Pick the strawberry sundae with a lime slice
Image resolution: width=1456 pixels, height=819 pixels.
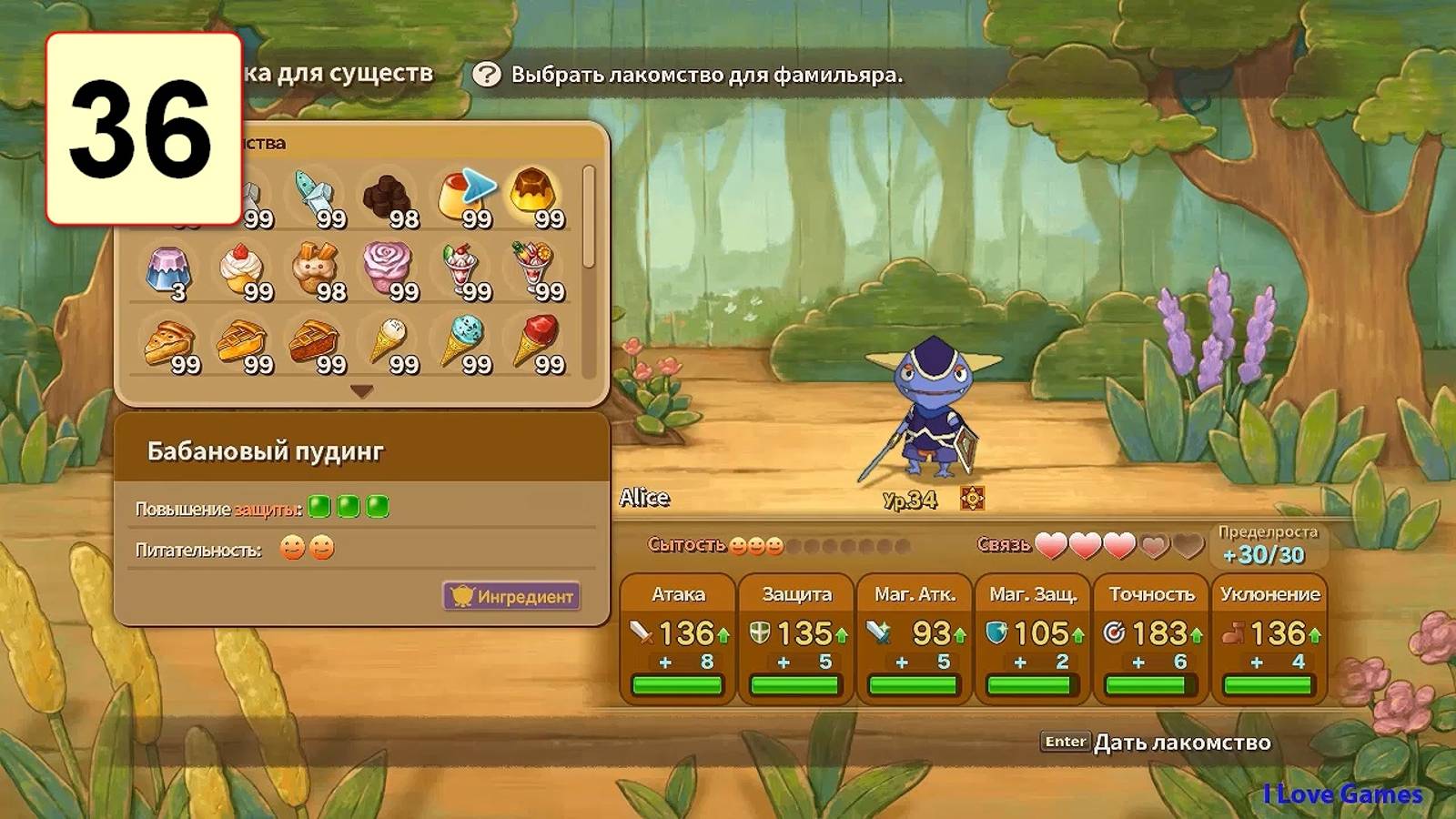(x=460, y=269)
